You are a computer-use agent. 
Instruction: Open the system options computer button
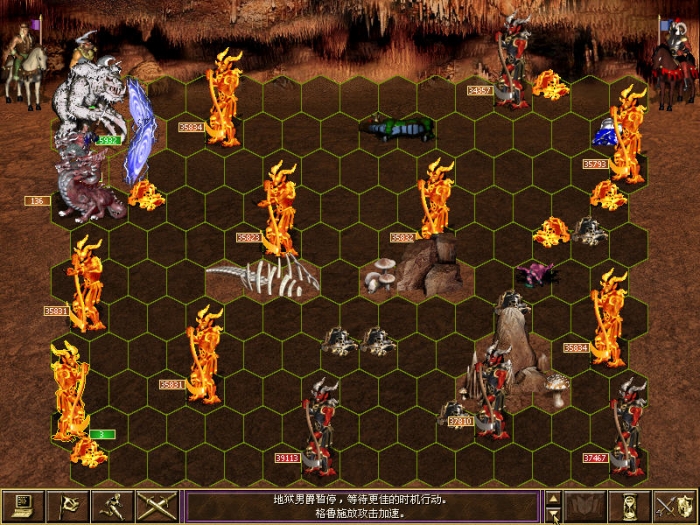tap(24, 505)
